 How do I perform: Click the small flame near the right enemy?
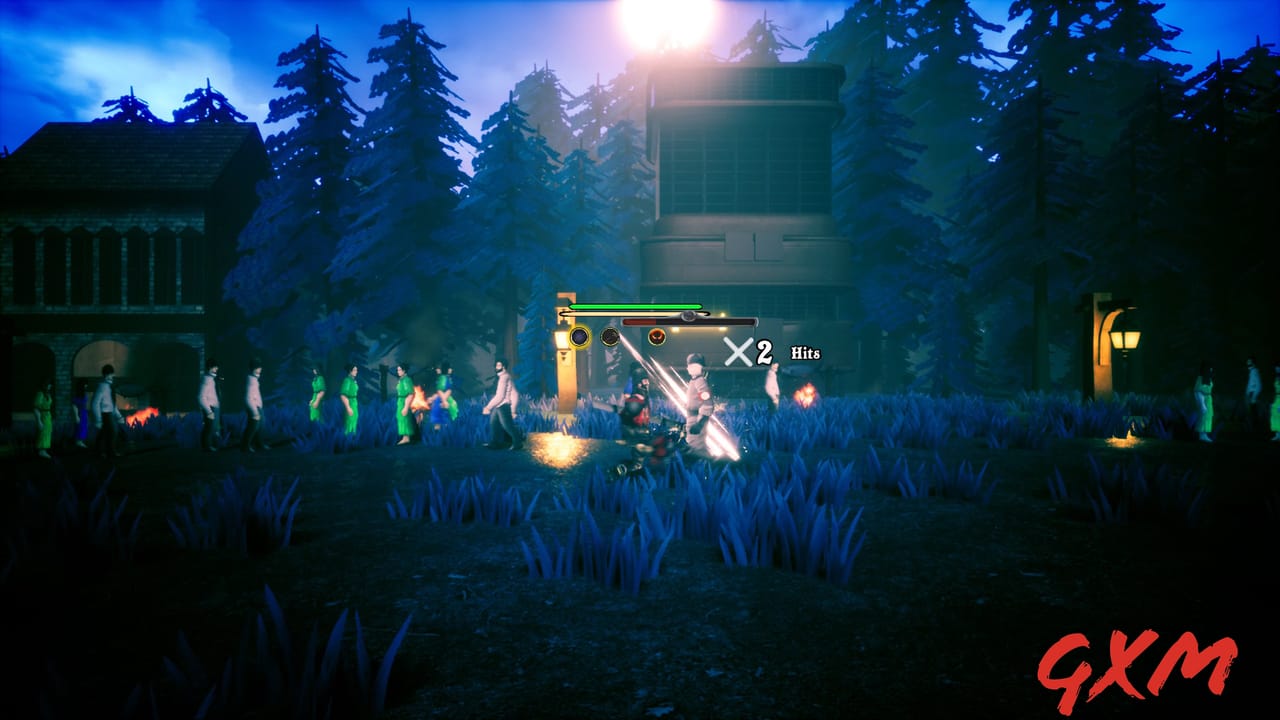click(x=804, y=393)
